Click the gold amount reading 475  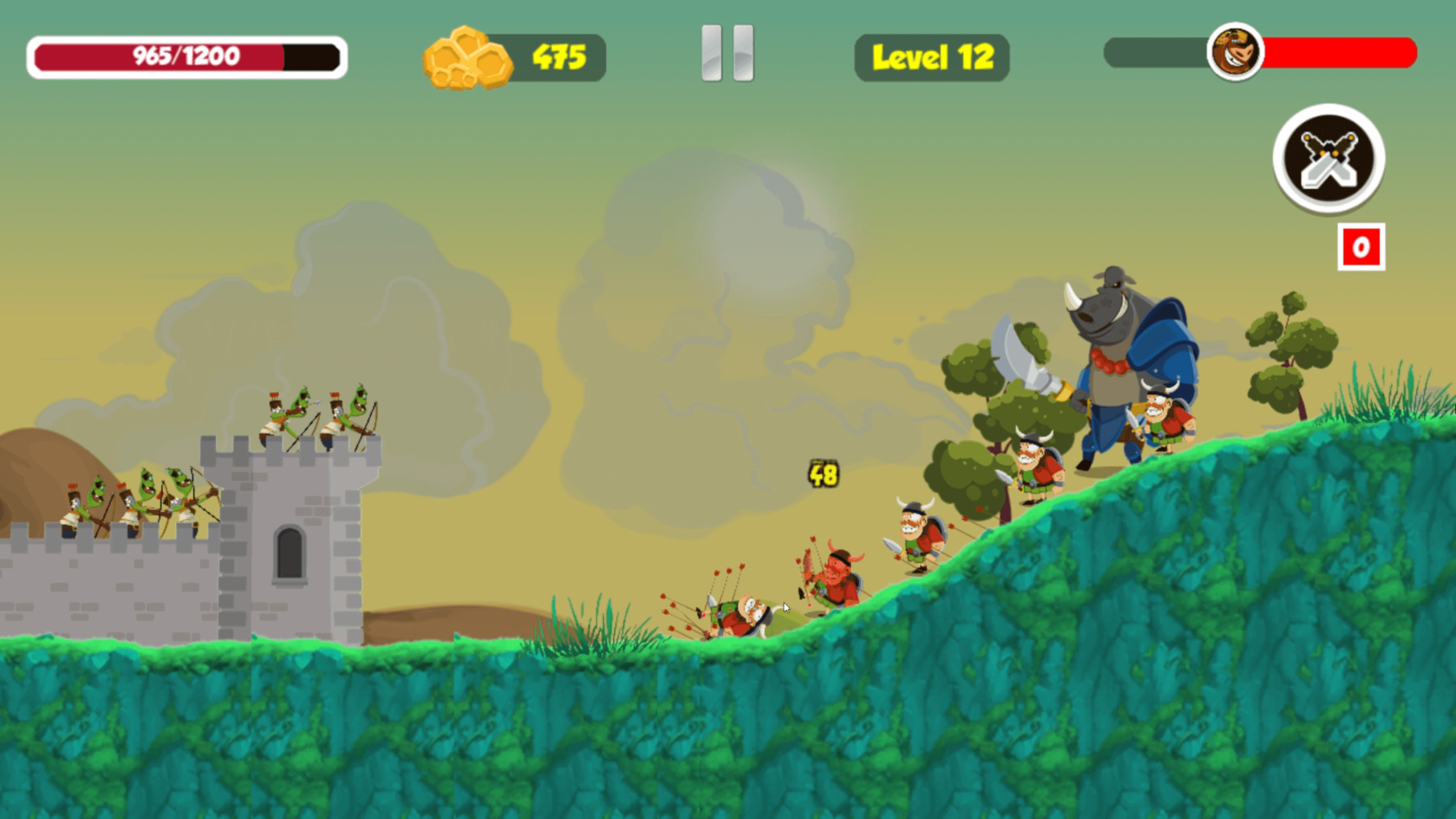coord(559,55)
